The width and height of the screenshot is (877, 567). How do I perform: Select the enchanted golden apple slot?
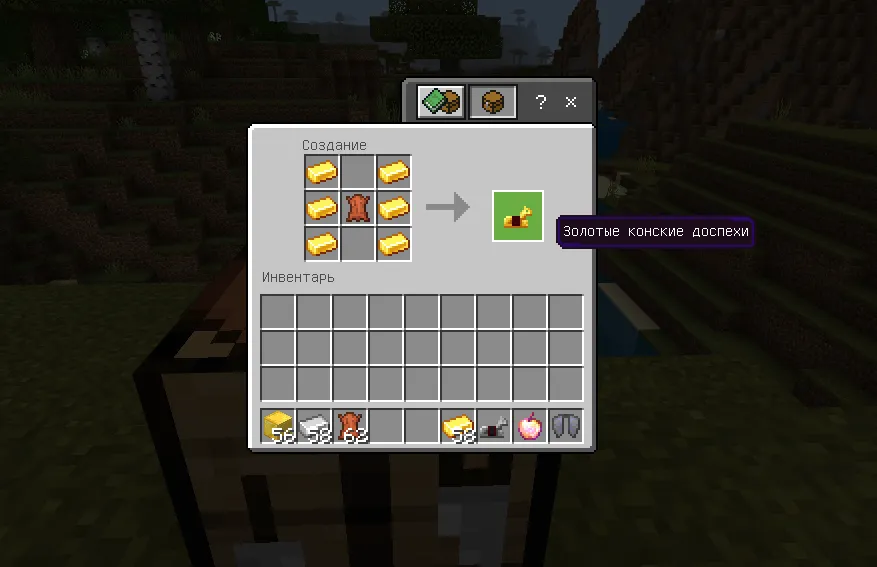click(530, 427)
